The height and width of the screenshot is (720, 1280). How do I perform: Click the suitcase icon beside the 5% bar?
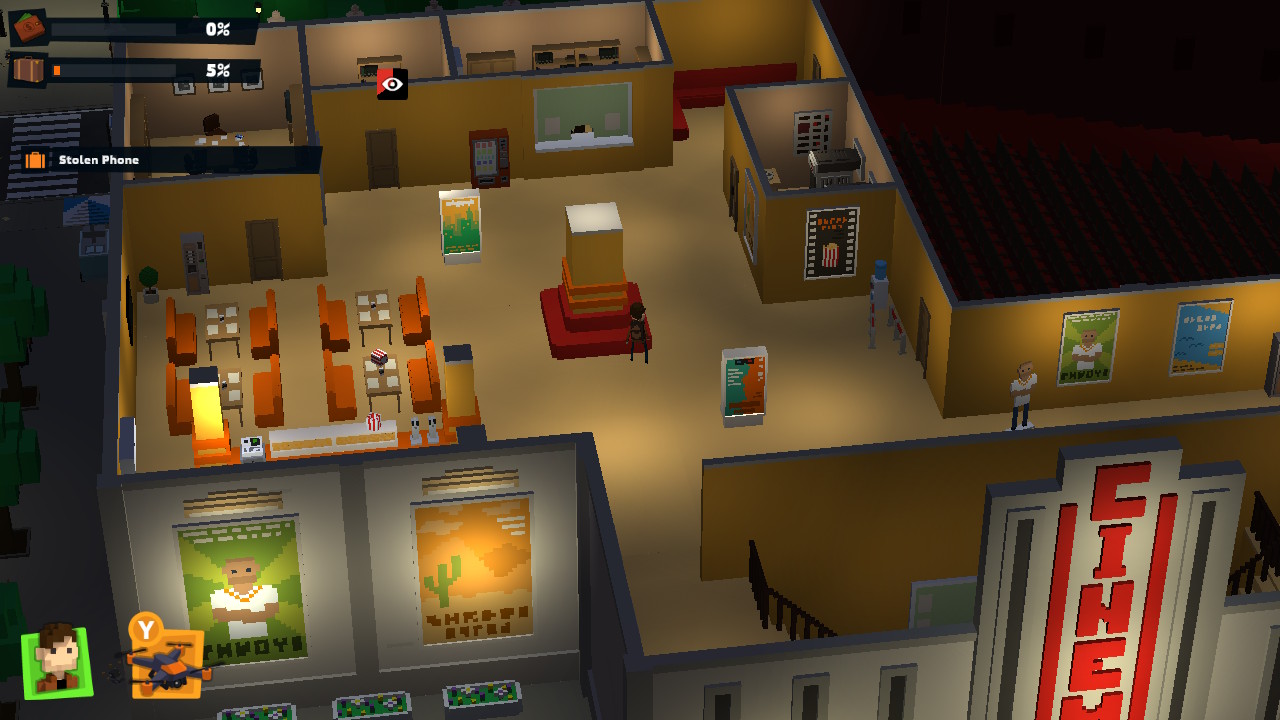pos(30,70)
